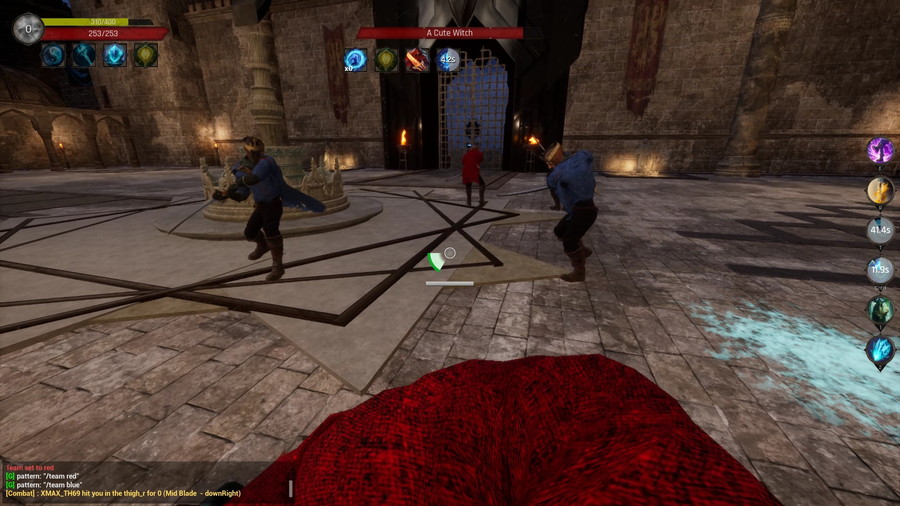Select the blue swirl buff icon
The width and height of the screenshot is (900, 506).
(53, 55)
